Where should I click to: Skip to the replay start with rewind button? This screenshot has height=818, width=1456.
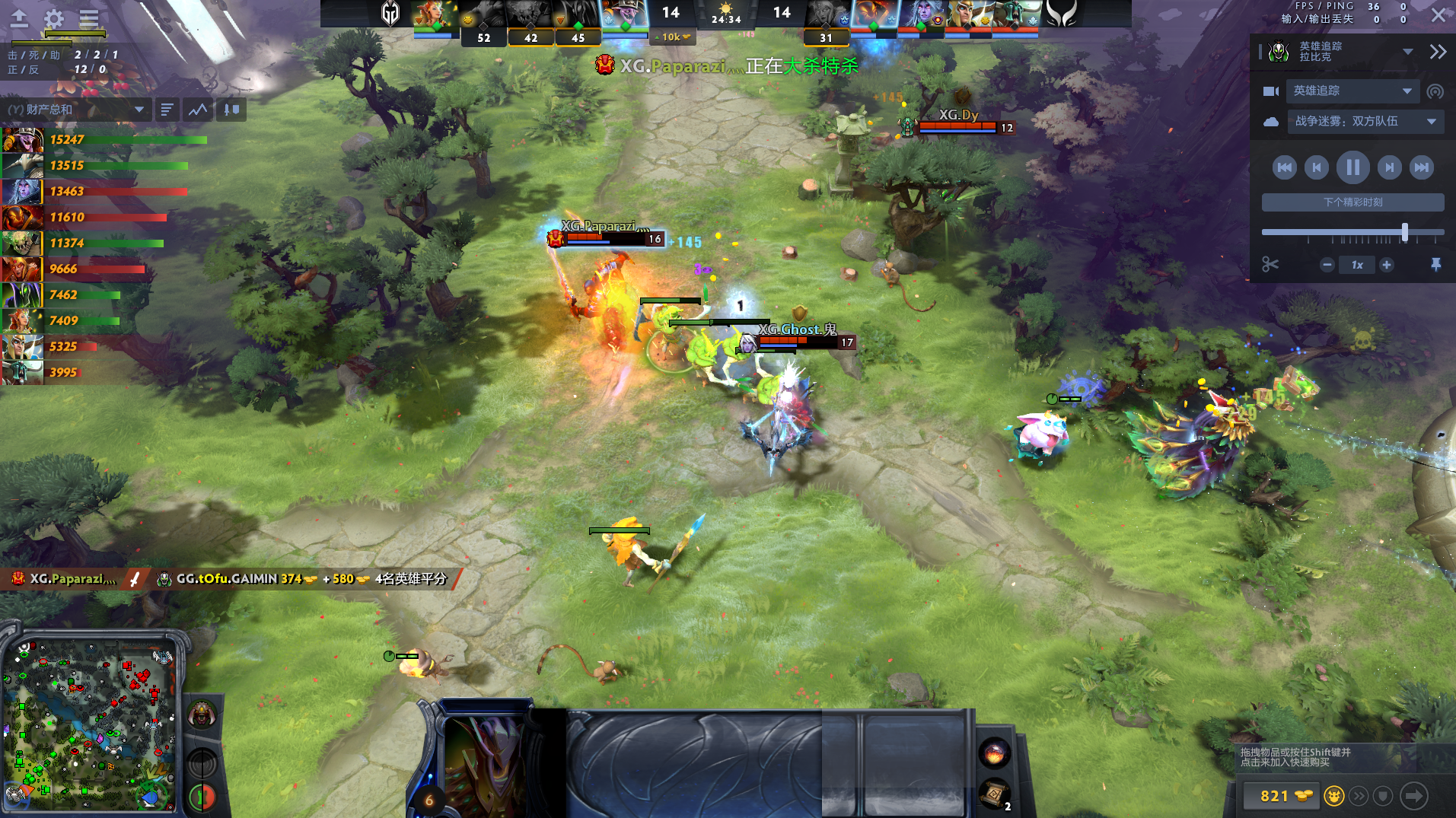[1284, 167]
